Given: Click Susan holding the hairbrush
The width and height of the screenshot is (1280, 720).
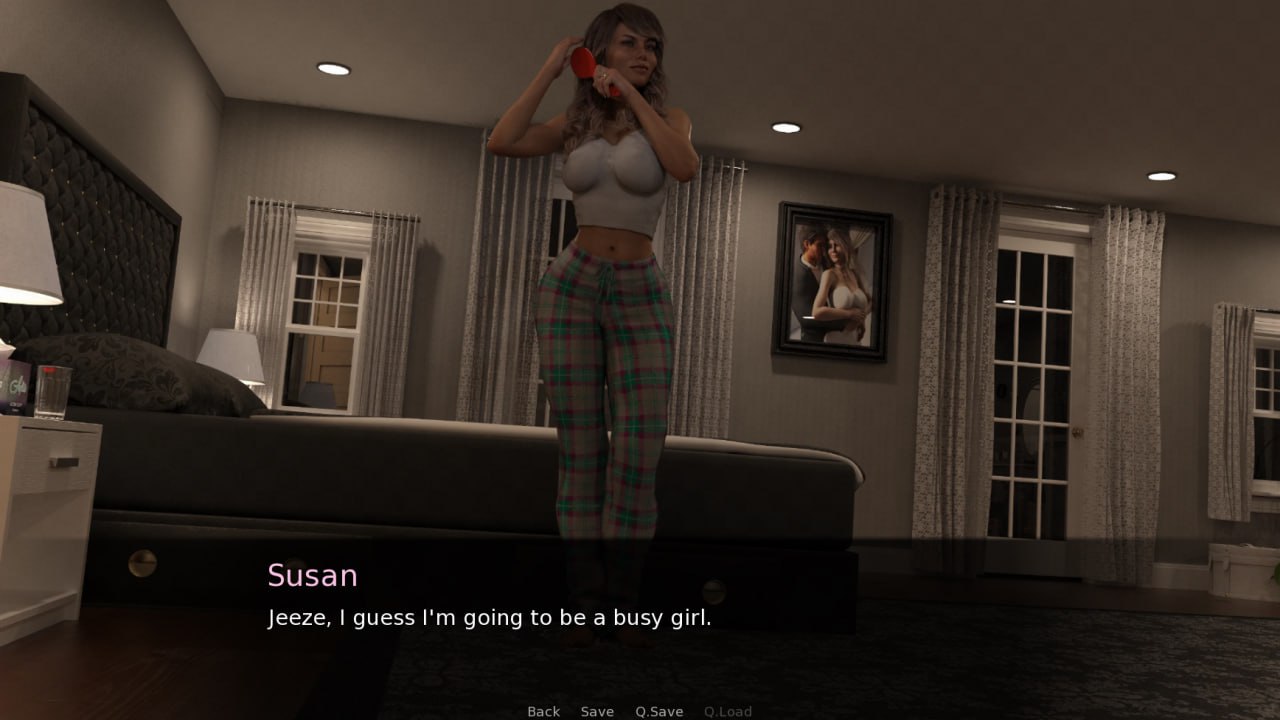Looking at the screenshot, I should point(610,300).
